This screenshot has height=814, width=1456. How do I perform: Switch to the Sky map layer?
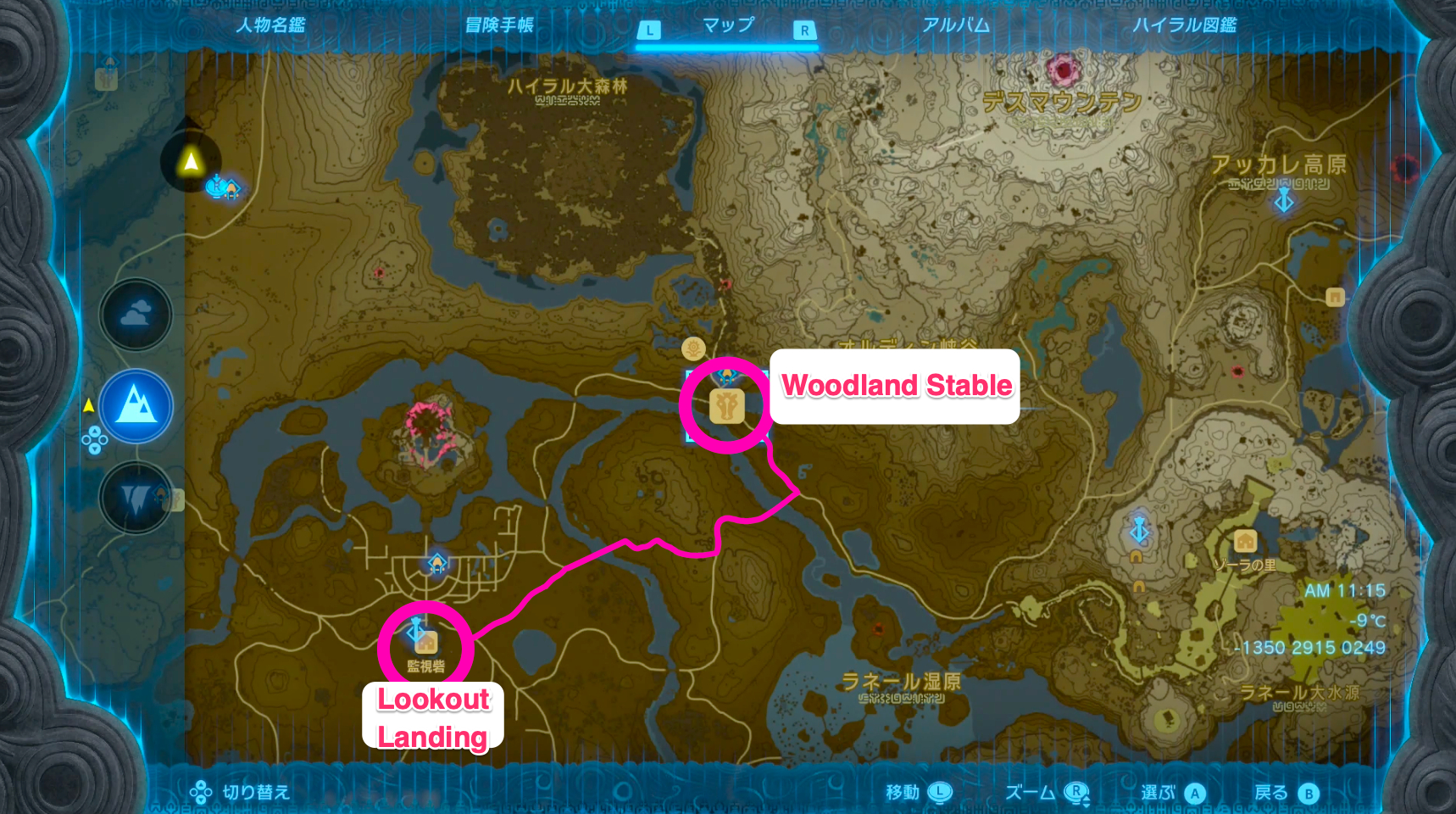pos(136,315)
